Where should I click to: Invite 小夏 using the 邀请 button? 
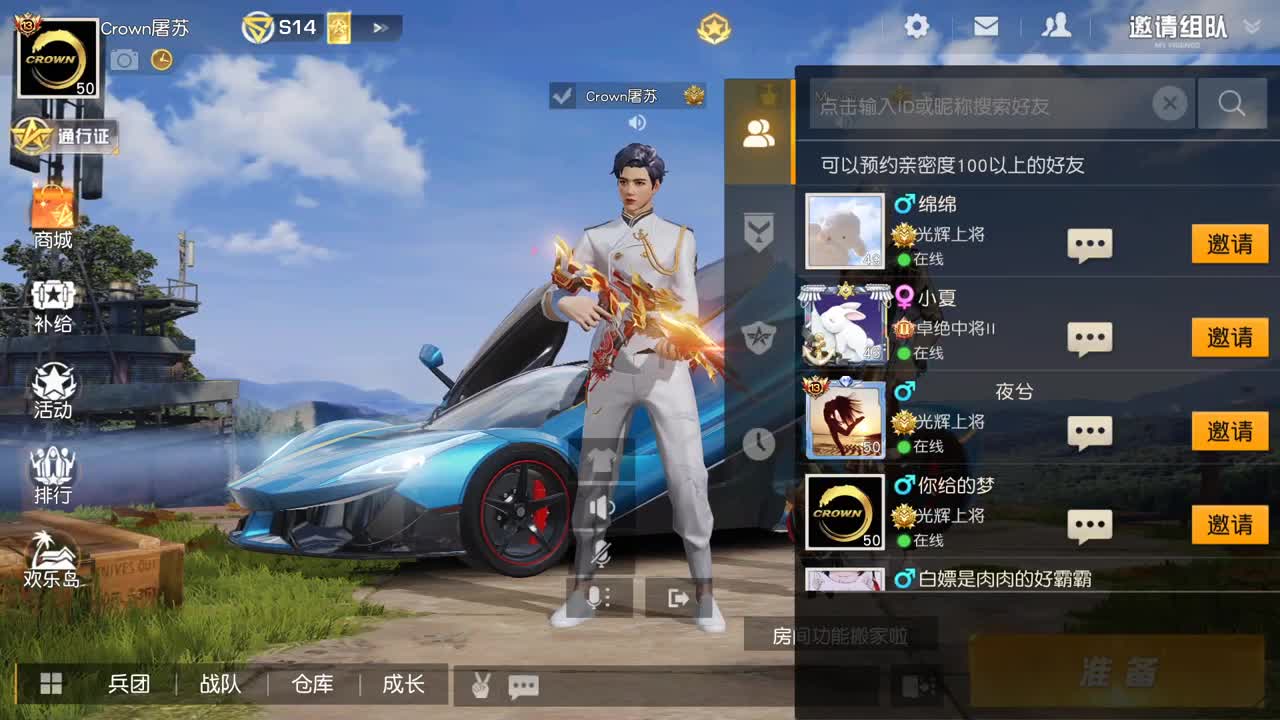tap(1230, 337)
